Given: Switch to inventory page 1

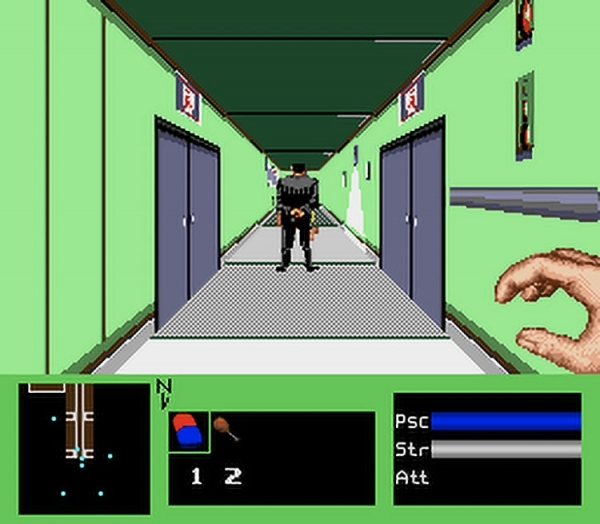Looking at the screenshot, I should tap(197, 477).
